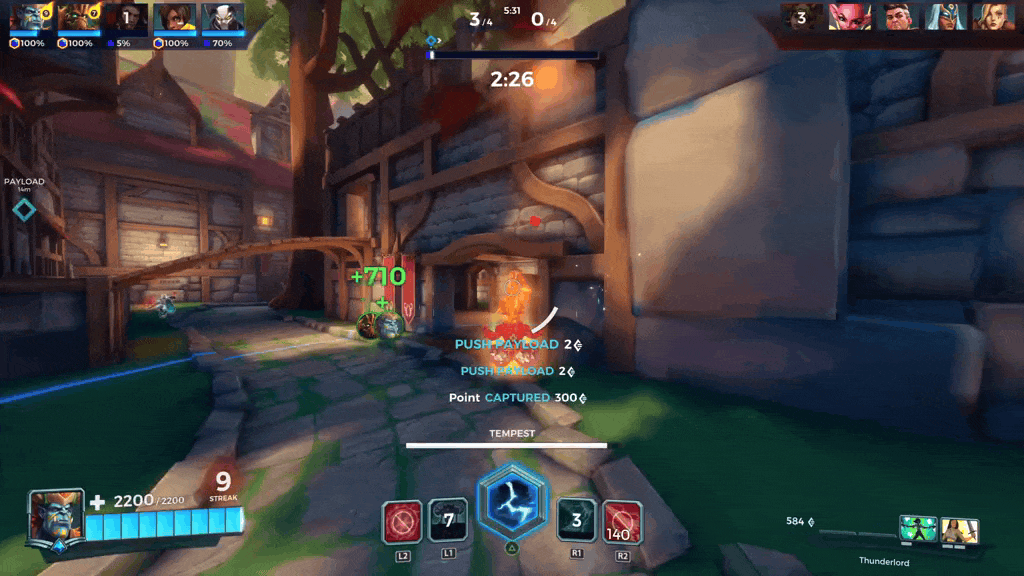Open the green figure item card
Image resolution: width=1024 pixels, height=576 pixels.
point(917,529)
